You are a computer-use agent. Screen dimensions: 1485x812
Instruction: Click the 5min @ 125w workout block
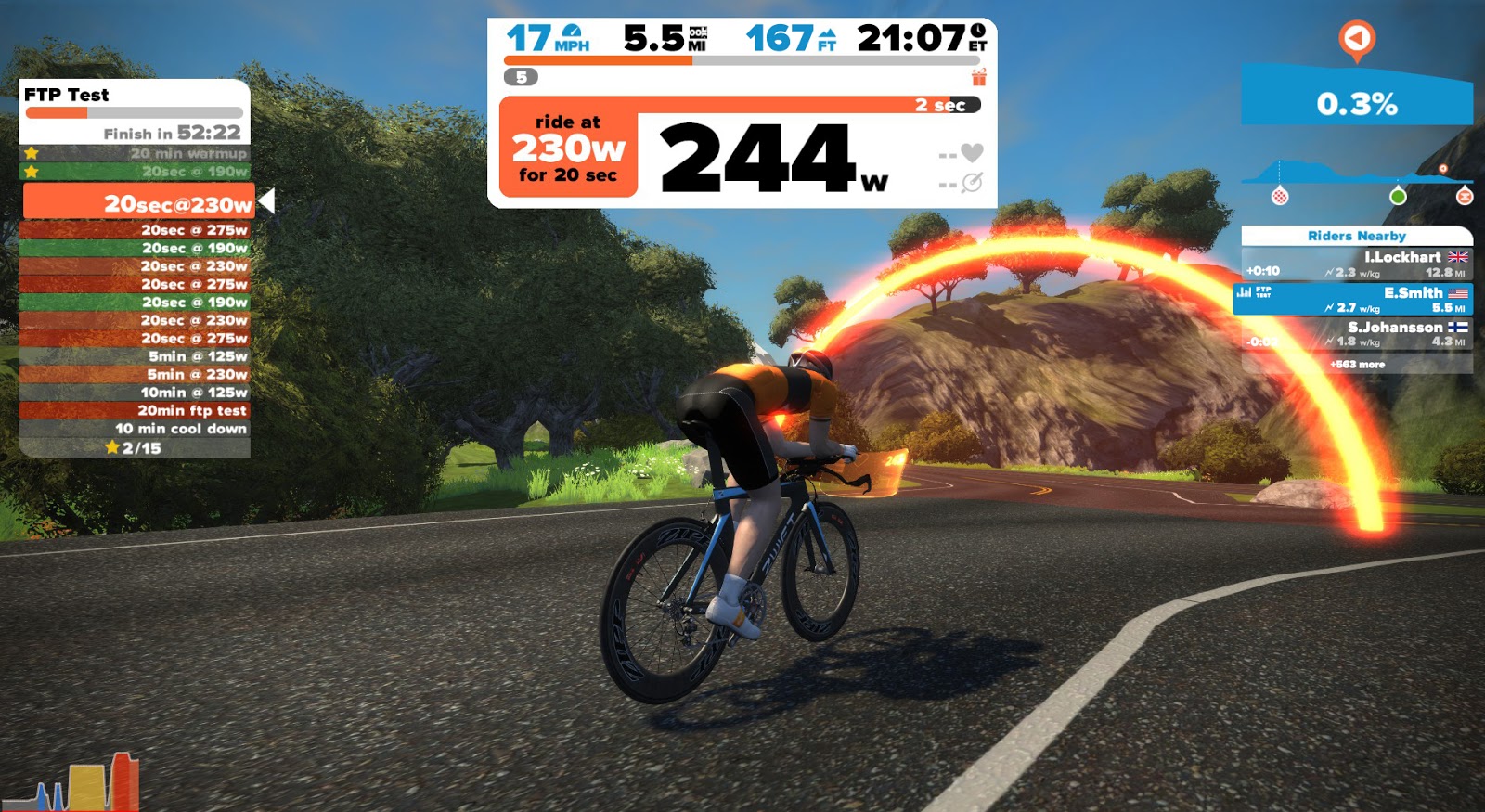(136, 356)
